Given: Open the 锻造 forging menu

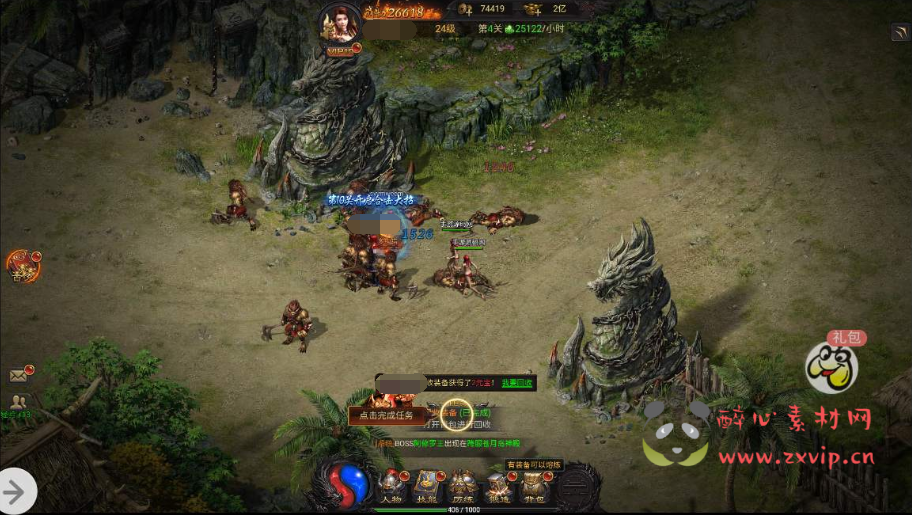Looking at the screenshot, I should click(x=498, y=488).
